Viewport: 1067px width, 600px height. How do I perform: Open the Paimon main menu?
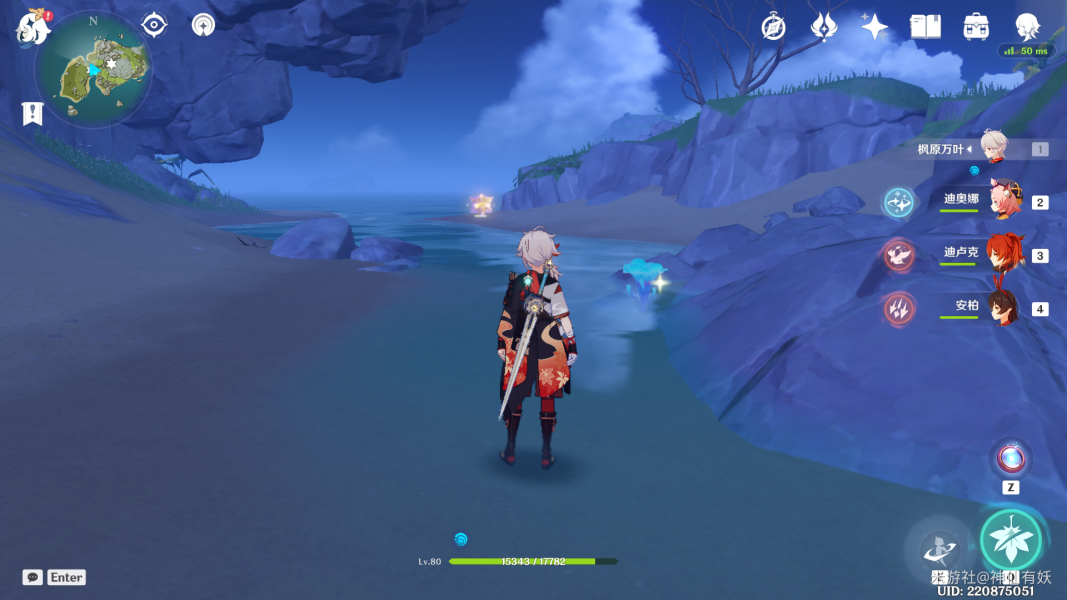(33, 28)
